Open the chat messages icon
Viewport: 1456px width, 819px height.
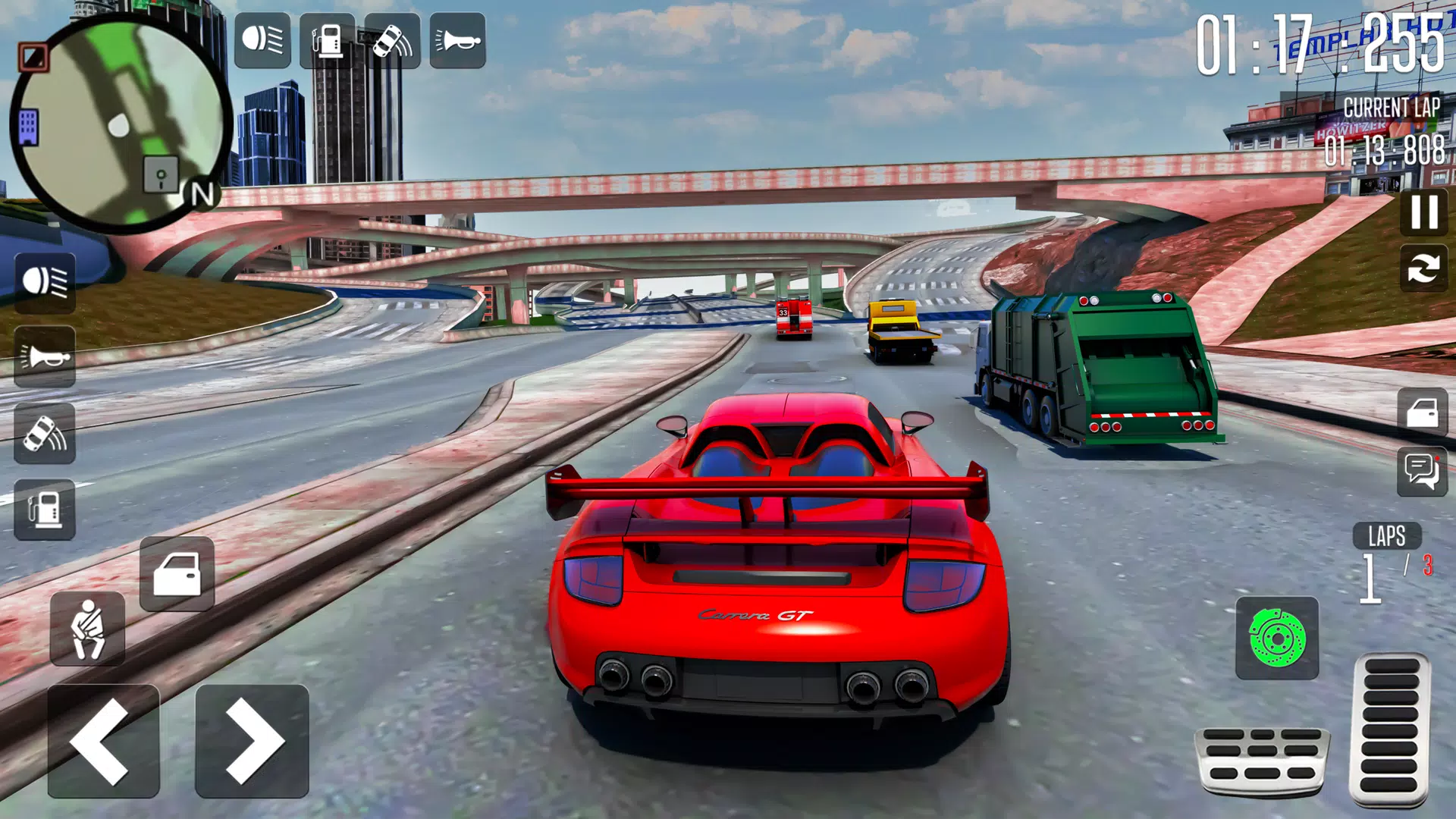coord(1422,472)
